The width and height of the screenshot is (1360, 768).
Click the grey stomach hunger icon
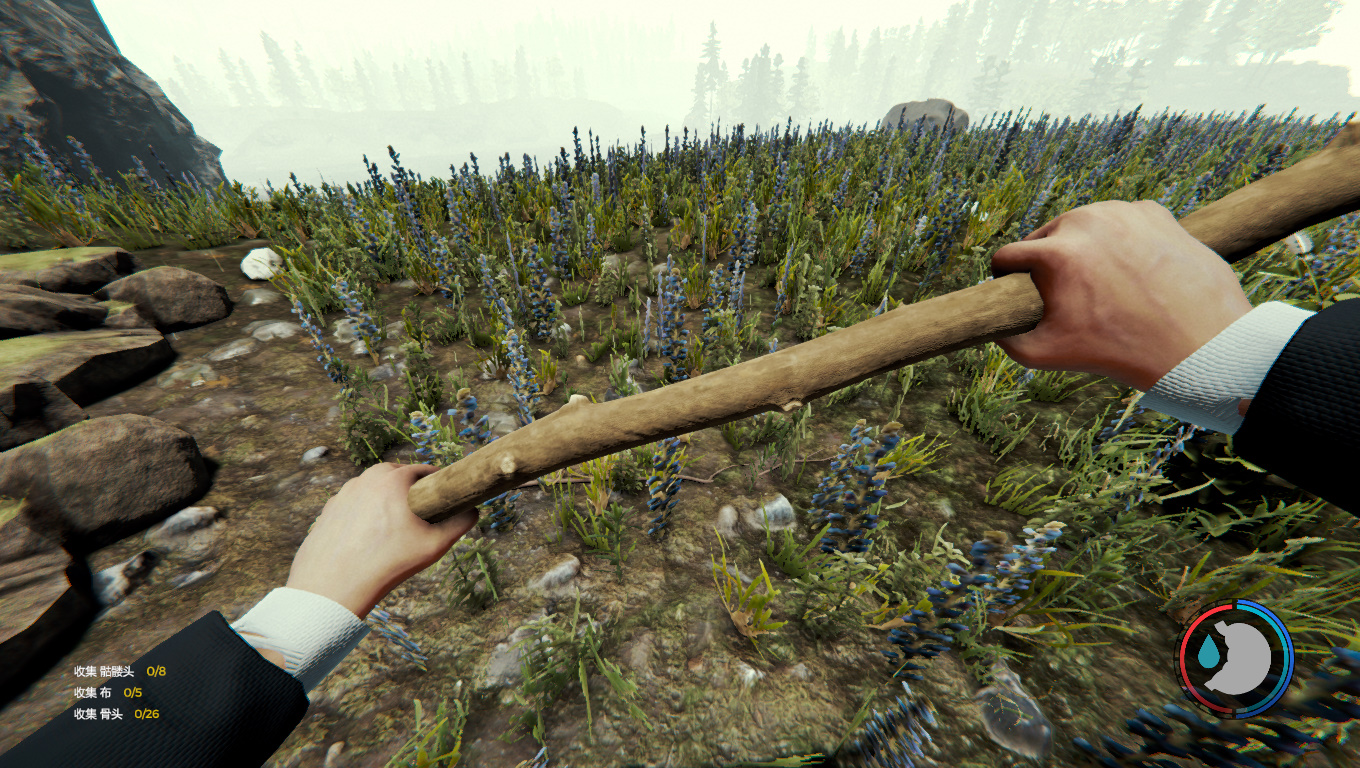pyautogui.click(x=1242, y=659)
